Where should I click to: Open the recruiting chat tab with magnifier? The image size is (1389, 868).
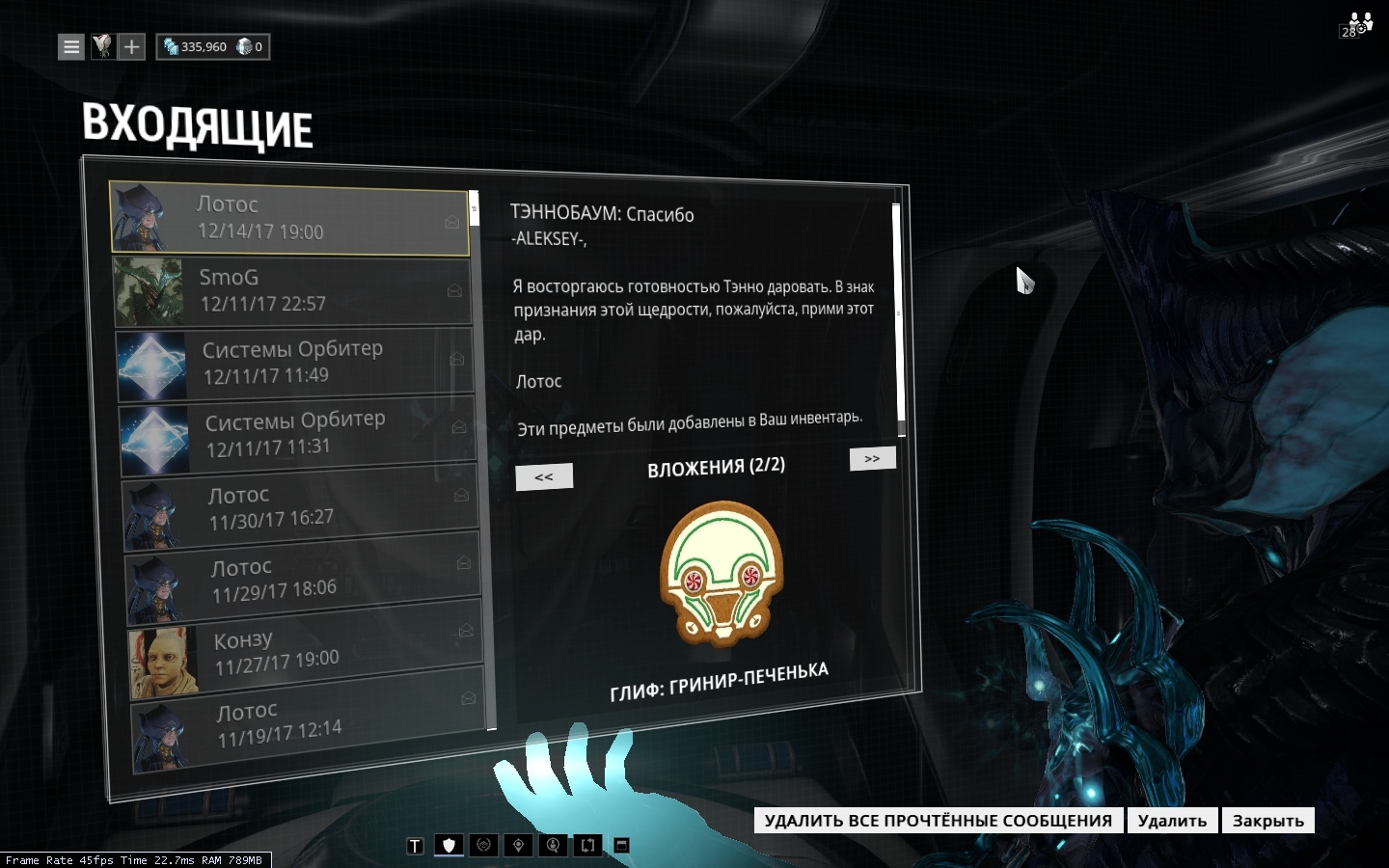click(553, 846)
